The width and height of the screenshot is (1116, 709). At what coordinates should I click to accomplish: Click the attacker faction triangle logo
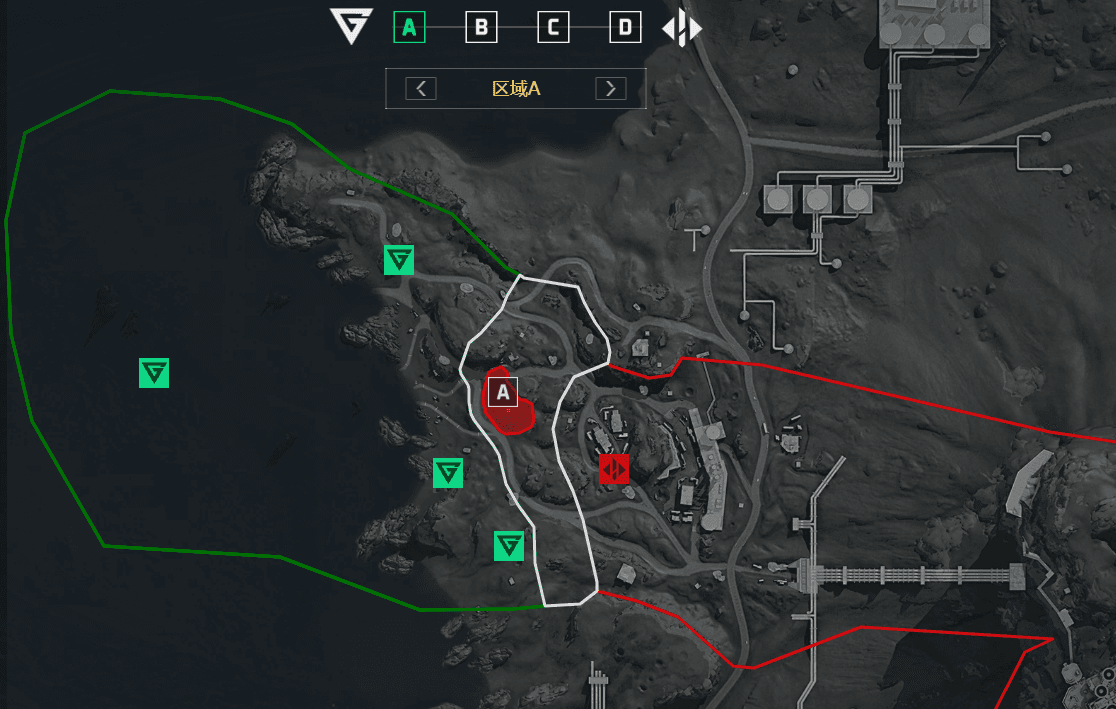point(351,26)
